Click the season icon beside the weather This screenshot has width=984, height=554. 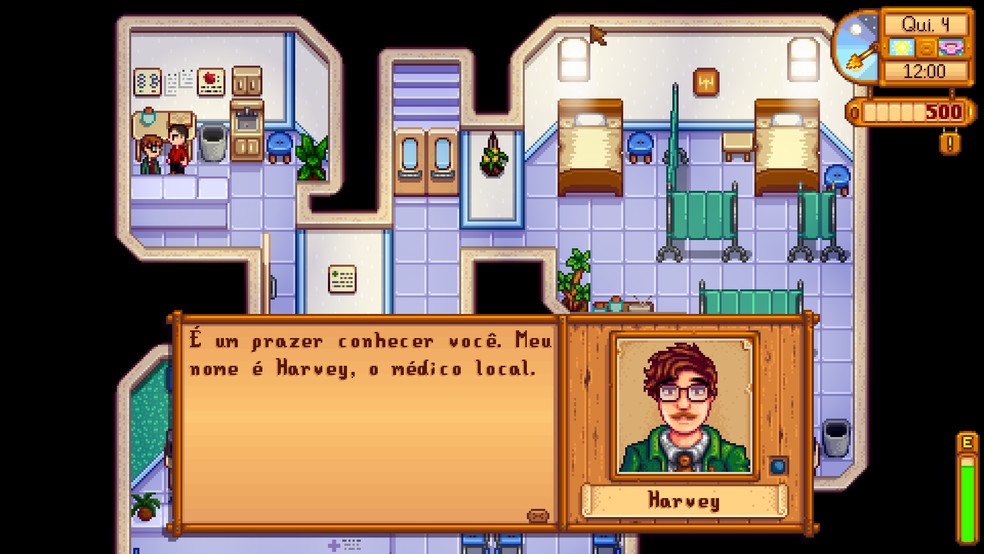tap(949, 49)
